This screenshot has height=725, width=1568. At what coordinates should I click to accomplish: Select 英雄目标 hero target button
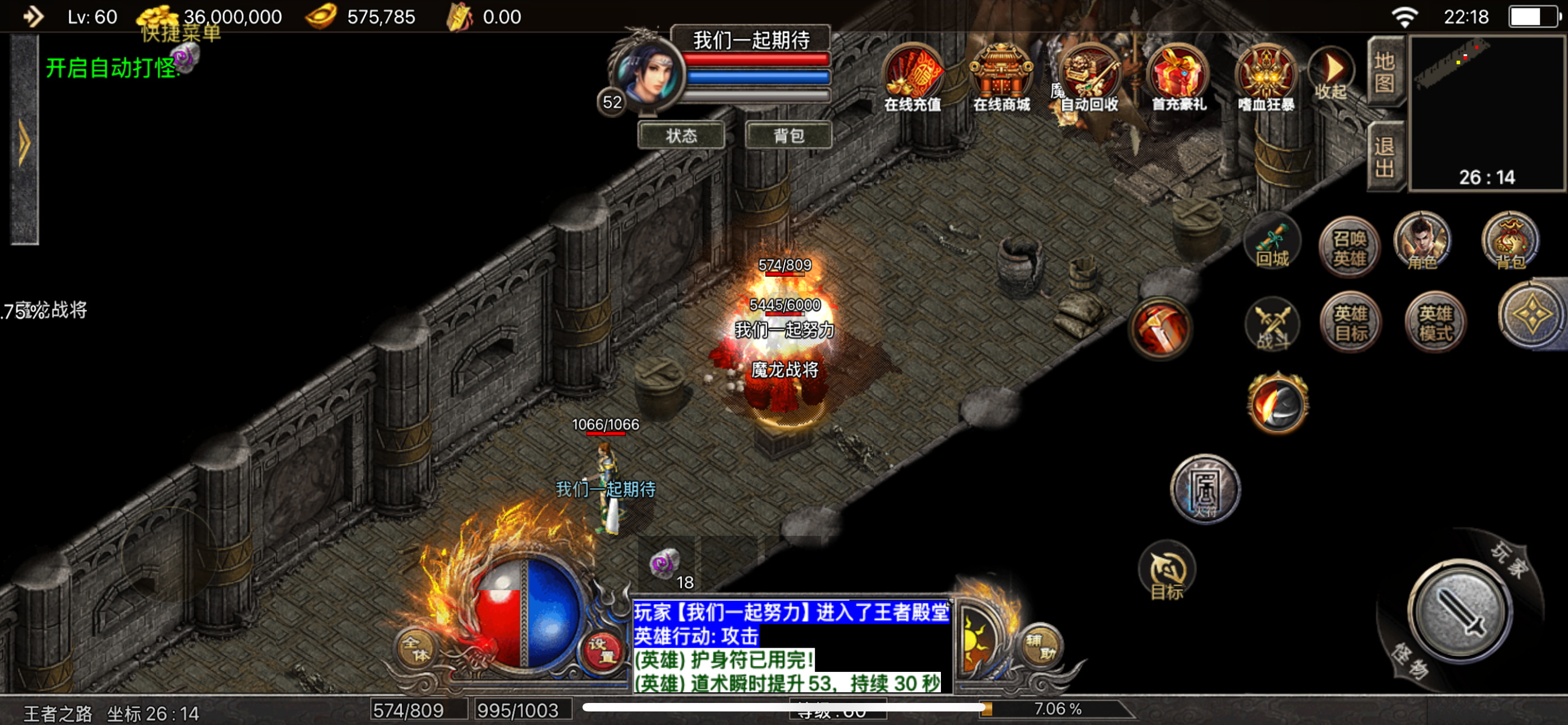[1351, 323]
